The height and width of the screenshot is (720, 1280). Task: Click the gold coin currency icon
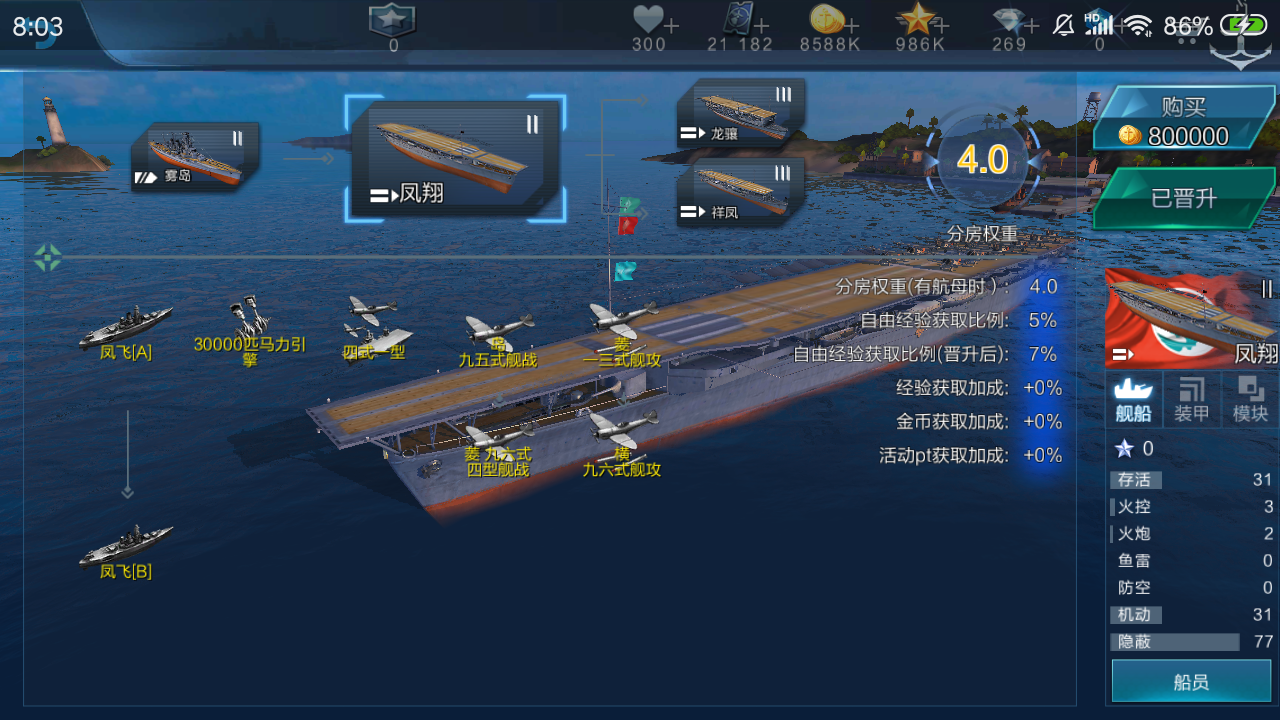[826, 20]
